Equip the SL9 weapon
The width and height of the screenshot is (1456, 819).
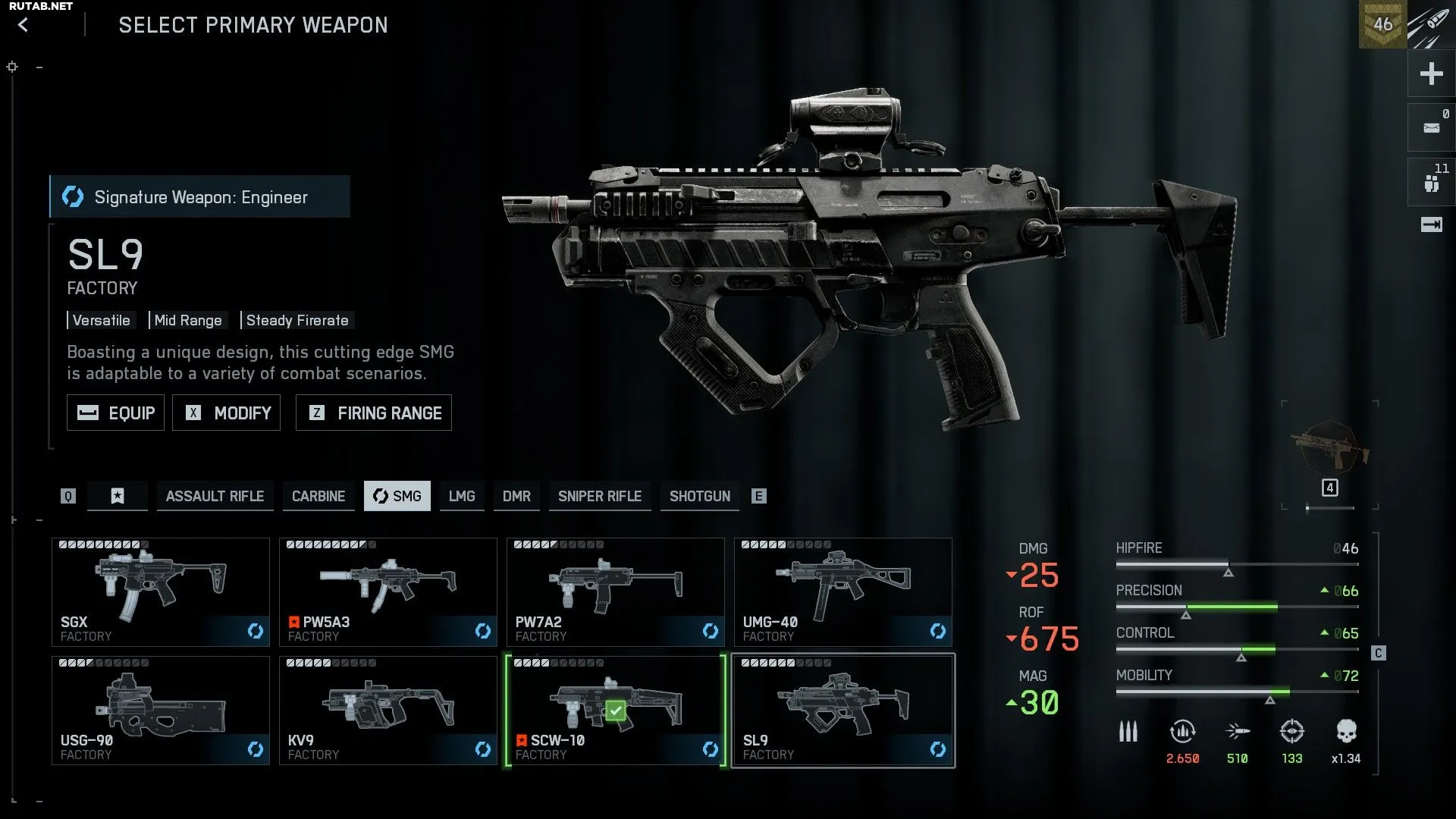click(x=115, y=413)
